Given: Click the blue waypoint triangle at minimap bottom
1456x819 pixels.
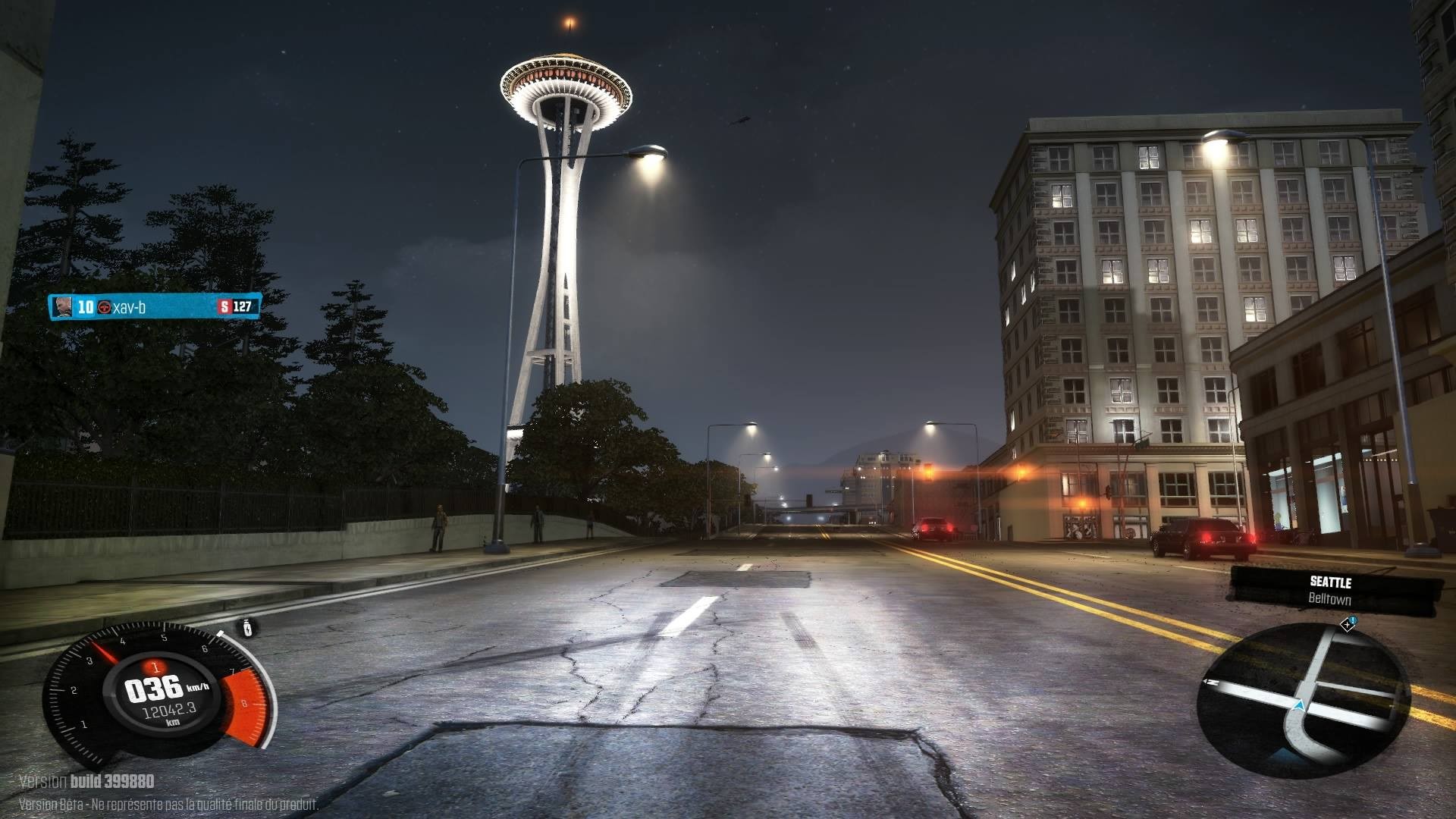Looking at the screenshot, I should click(1285, 754).
